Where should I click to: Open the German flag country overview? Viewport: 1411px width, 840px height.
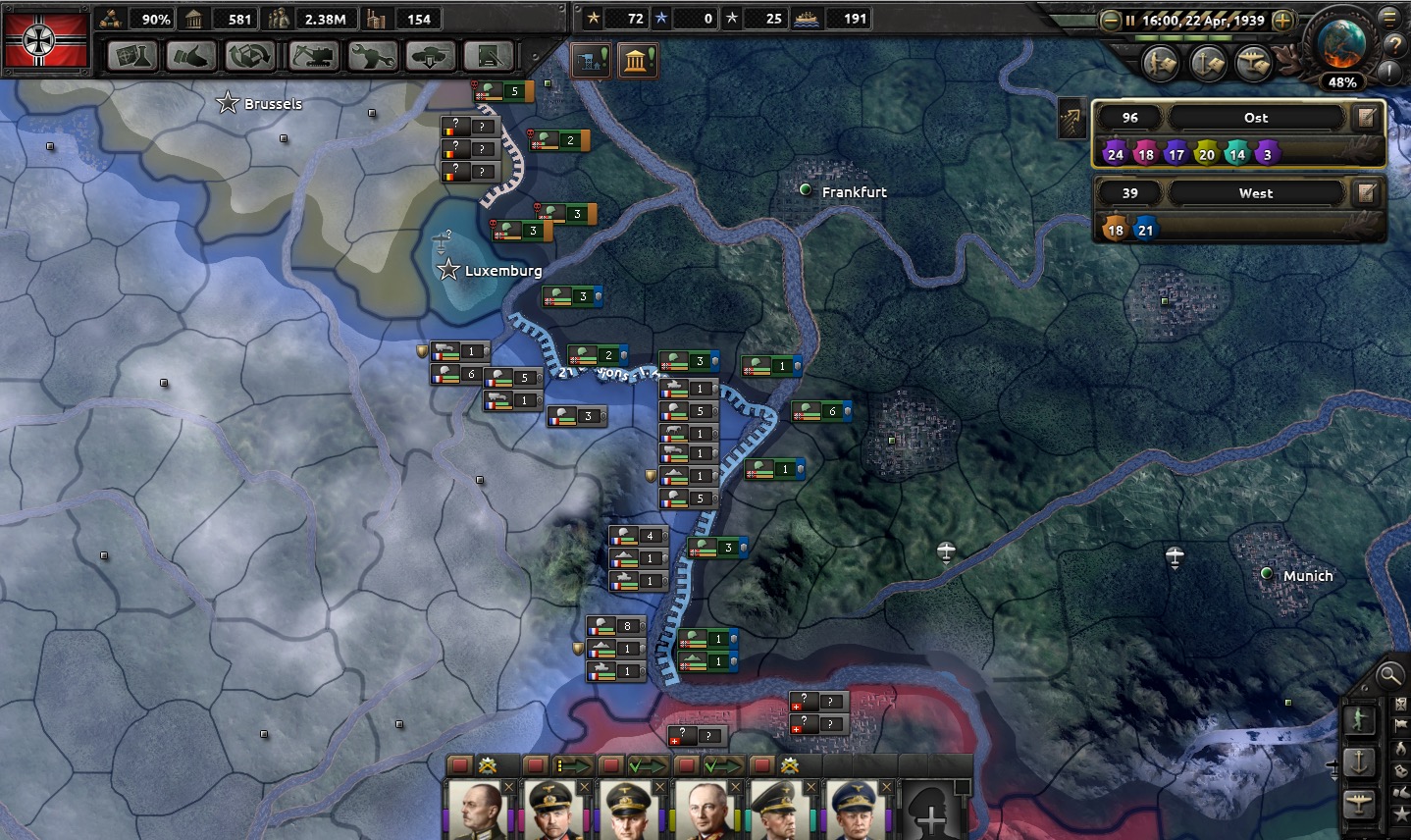(x=45, y=41)
